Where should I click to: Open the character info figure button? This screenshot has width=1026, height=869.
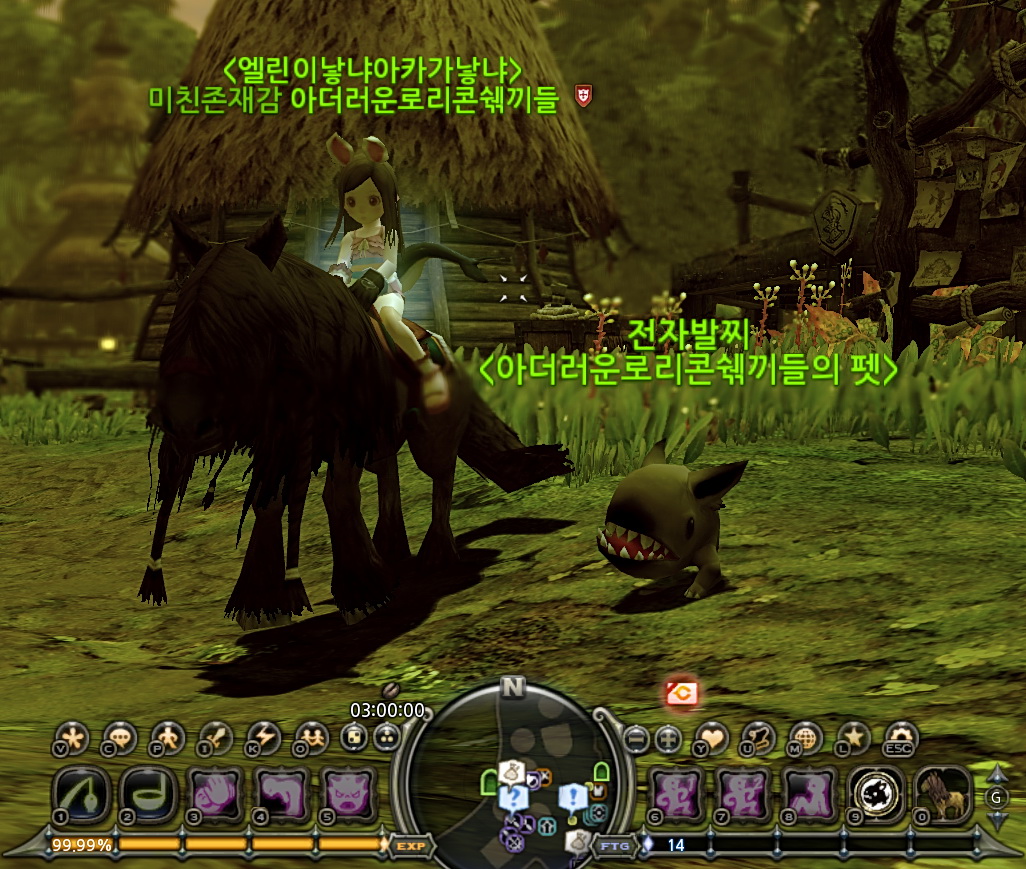click(169, 738)
